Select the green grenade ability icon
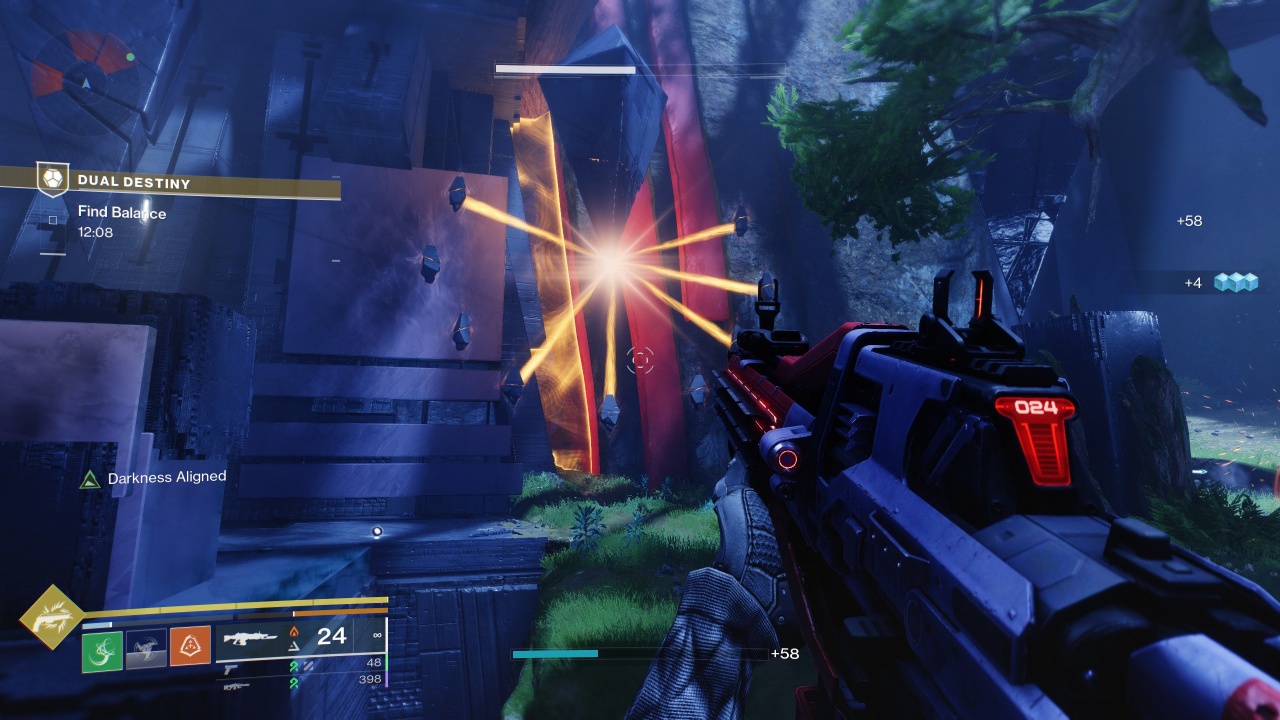This screenshot has width=1280, height=720. point(102,650)
